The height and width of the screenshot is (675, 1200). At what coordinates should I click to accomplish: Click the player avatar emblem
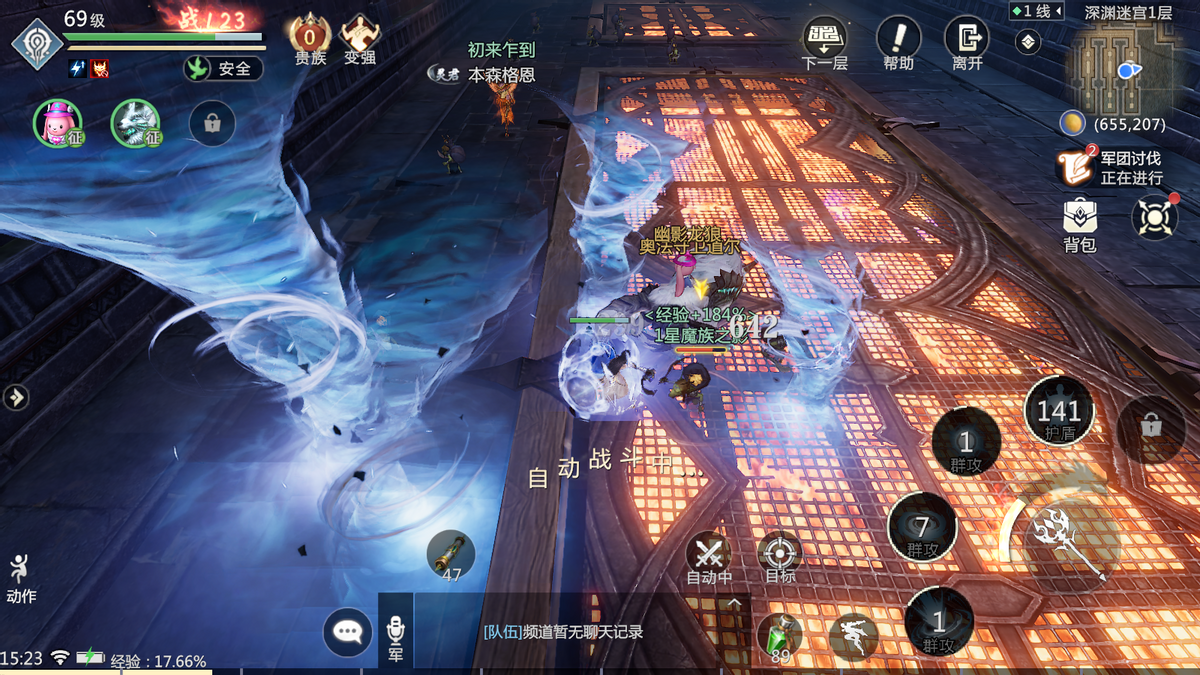point(37,44)
